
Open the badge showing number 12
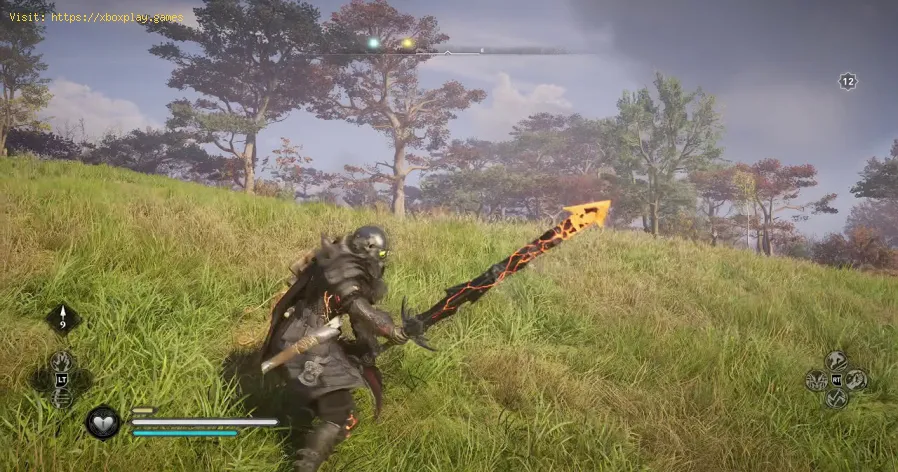coord(847,82)
